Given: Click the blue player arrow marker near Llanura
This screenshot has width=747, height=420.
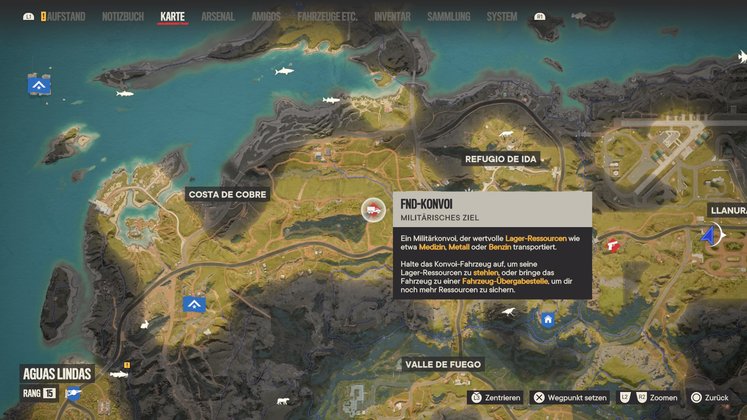Looking at the screenshot, I should pos(710,236).
